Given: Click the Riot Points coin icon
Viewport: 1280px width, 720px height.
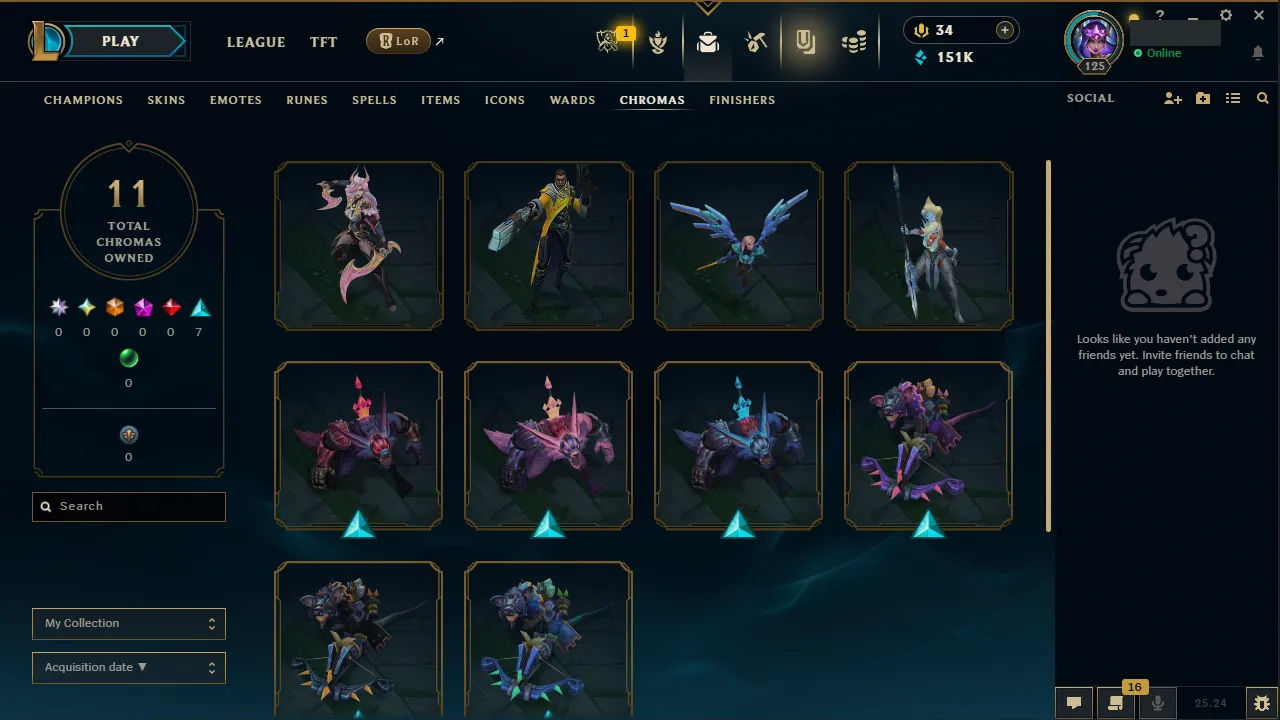Looking at the screenshot, I should click(921, 30).
